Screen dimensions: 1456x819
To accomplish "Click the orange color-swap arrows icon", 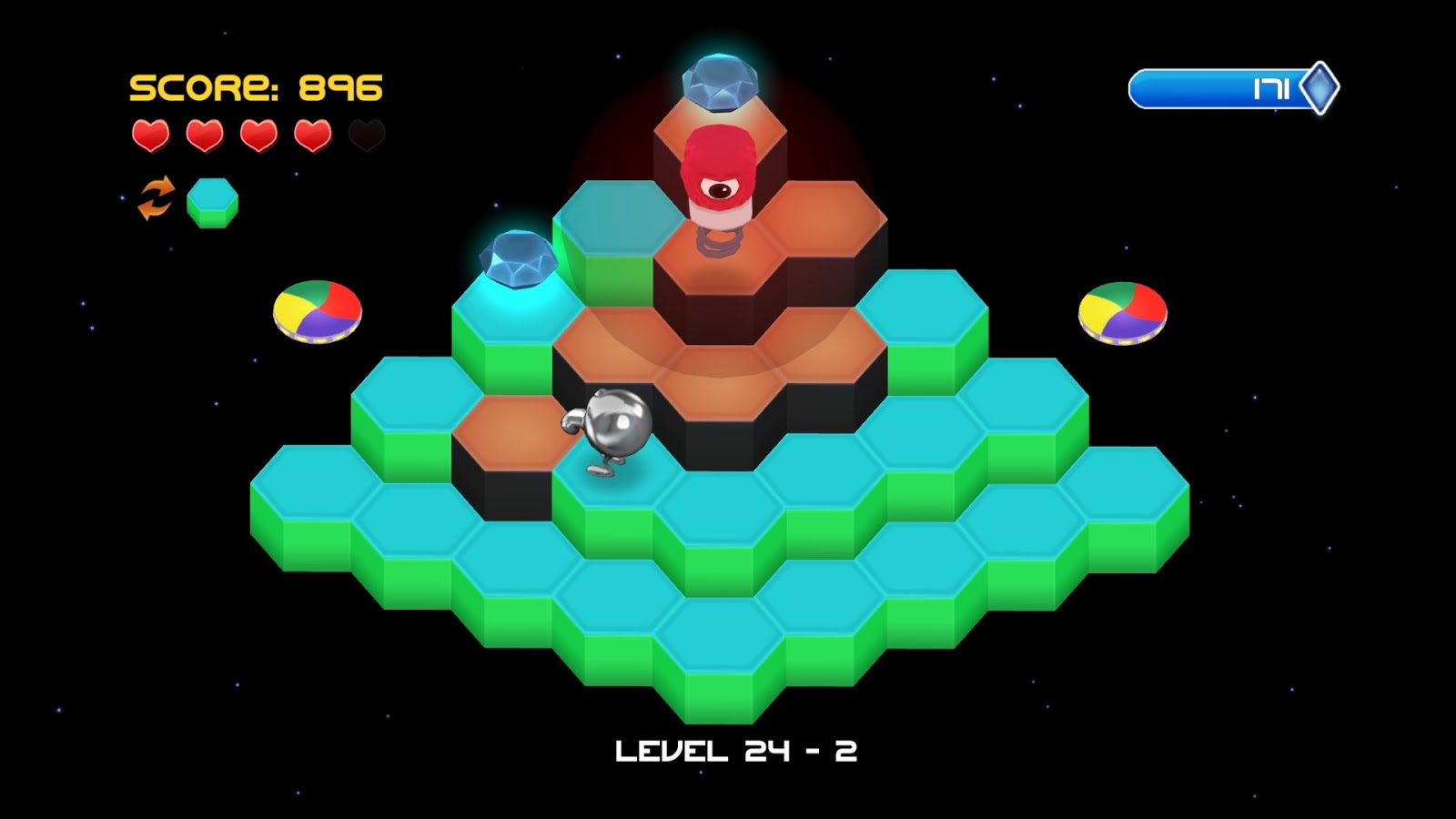I will click(x=156, y=198).
